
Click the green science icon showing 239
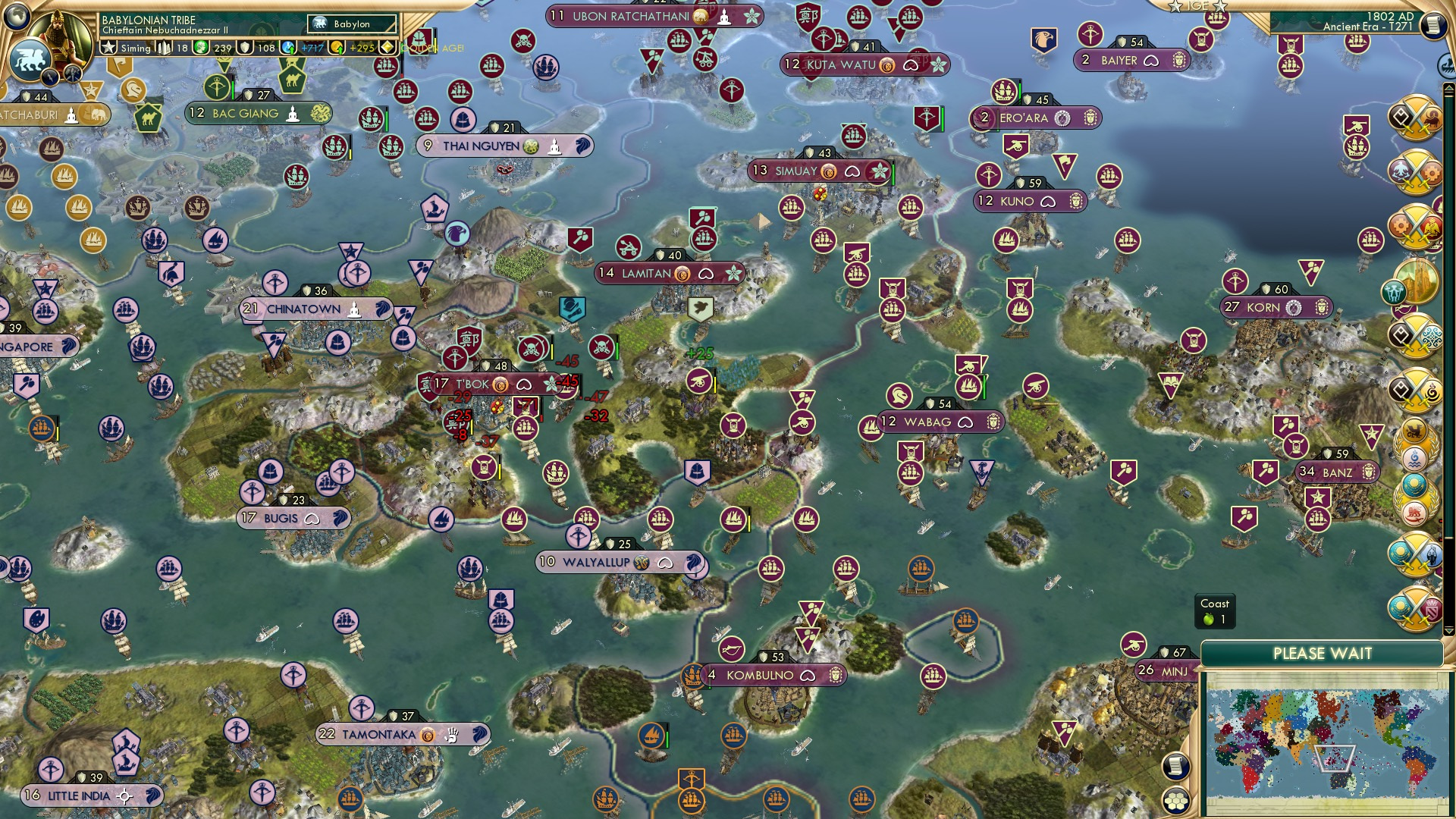tap(202, 48)
